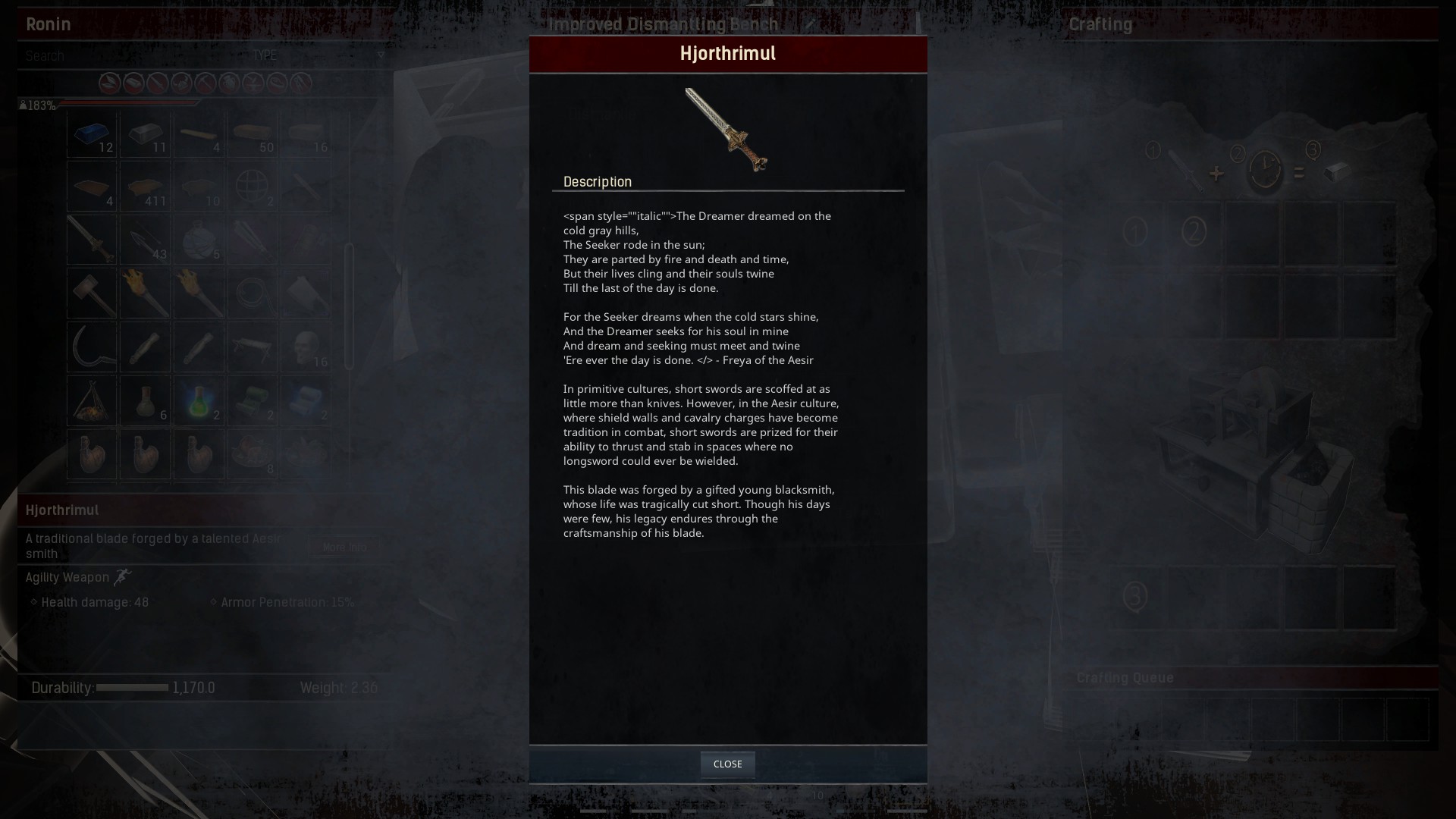Select the glowing green potion in inventory
Screen dimensions: 1456x819
pyautogui.click(x=198, y=401)
